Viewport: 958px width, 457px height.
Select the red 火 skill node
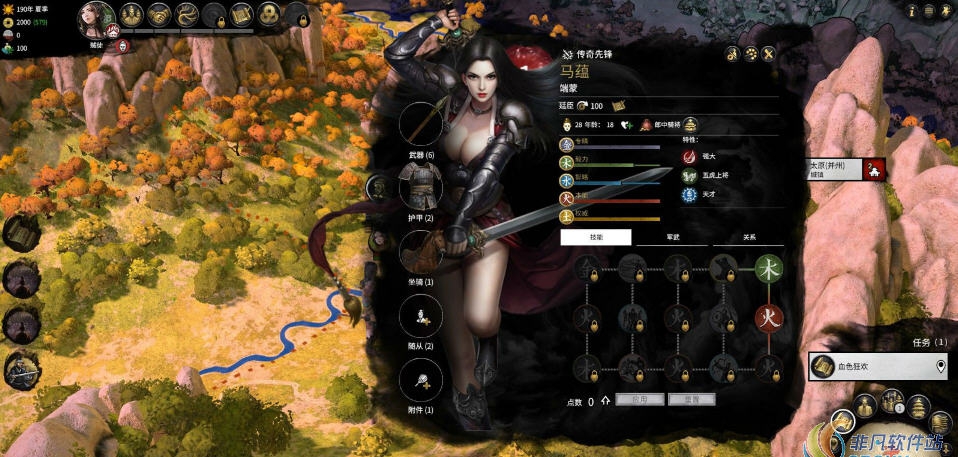[768, 319]
